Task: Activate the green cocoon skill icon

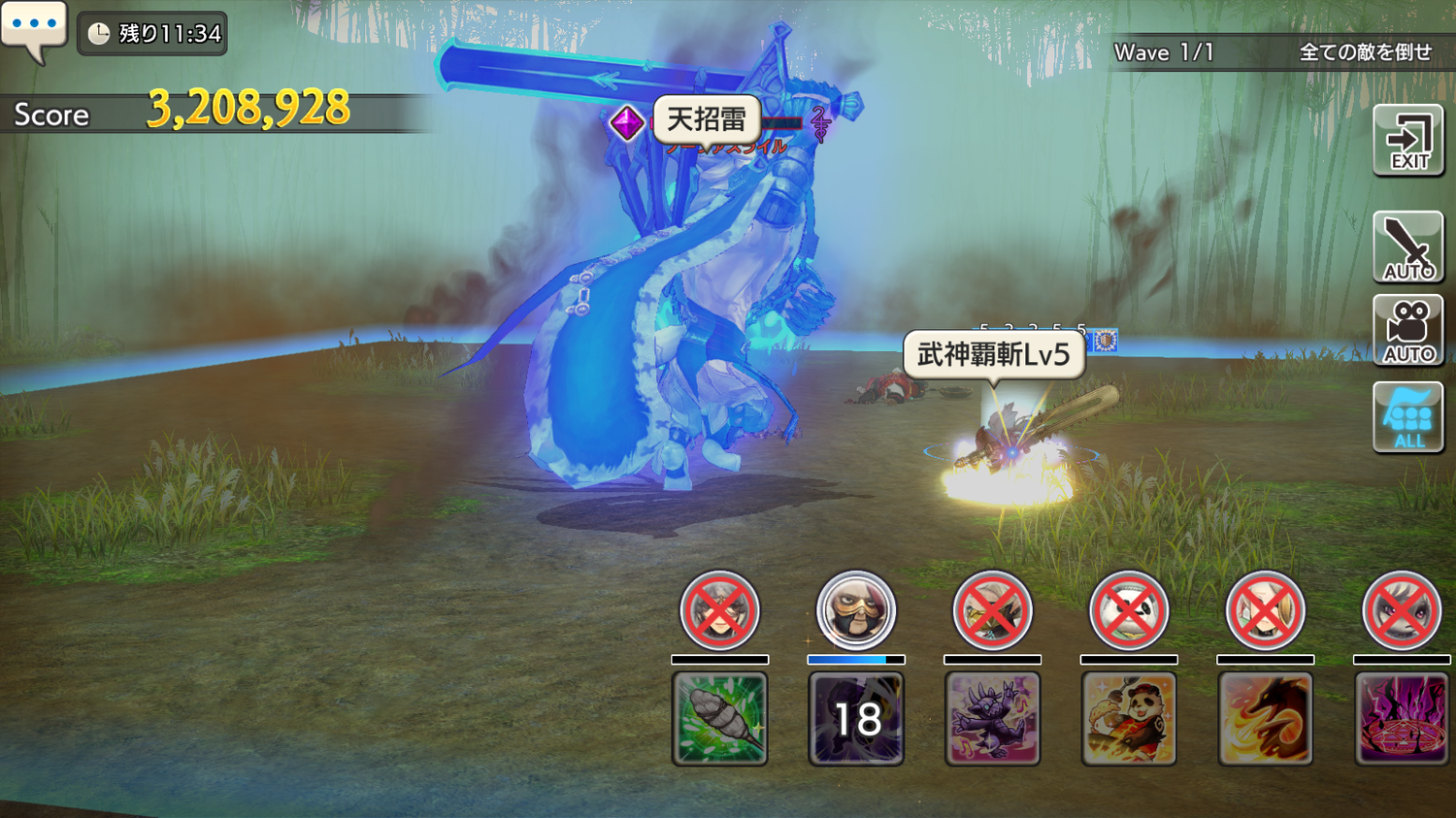Action: point(720,718)
